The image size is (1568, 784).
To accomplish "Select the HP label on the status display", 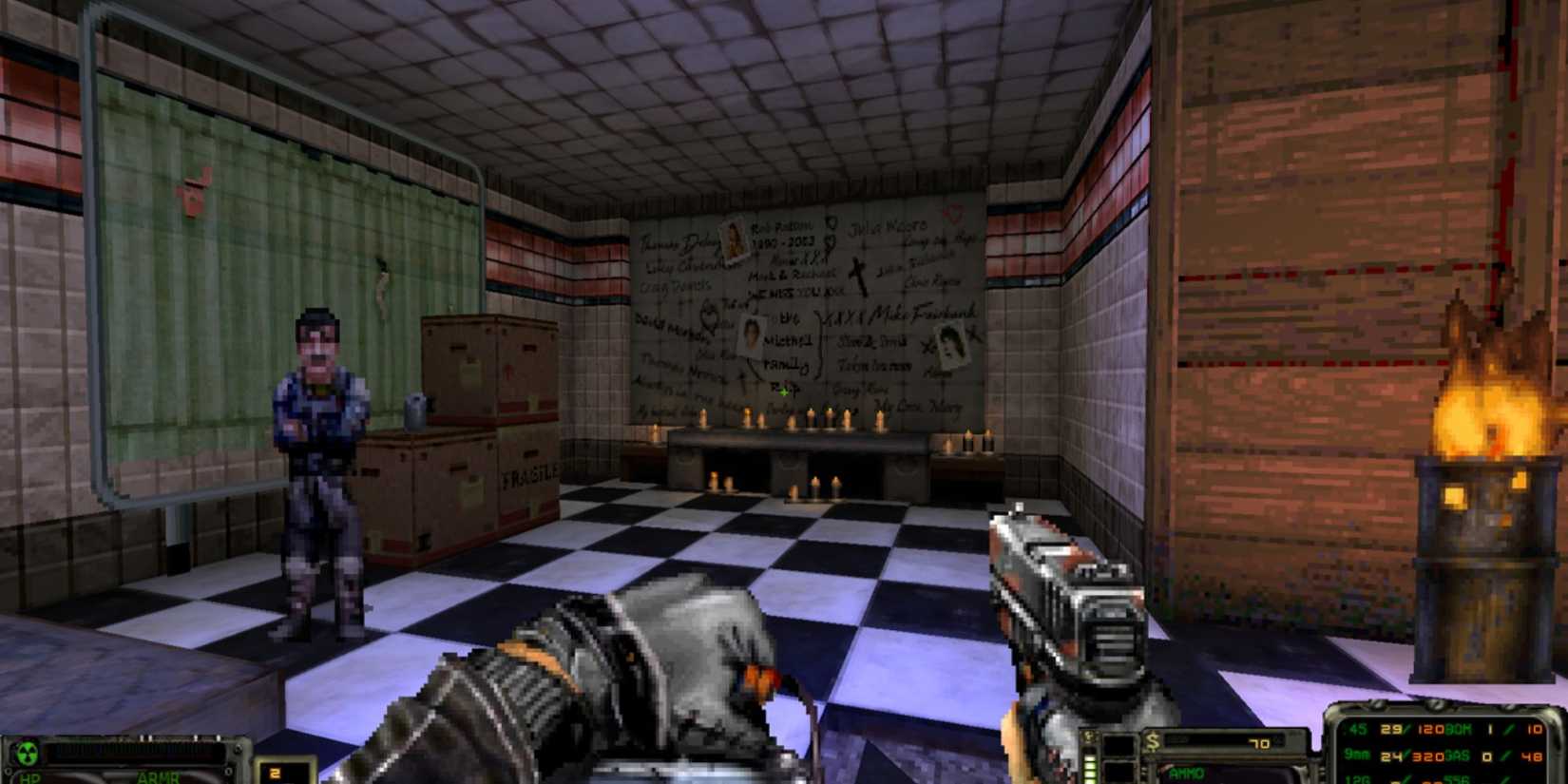I will (29, 778).
